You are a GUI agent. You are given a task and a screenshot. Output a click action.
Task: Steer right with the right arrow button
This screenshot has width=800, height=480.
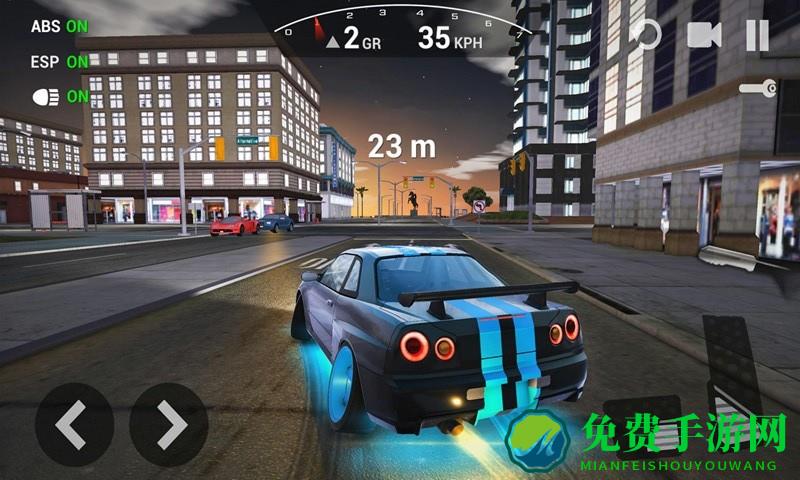[x=168, y=424]
